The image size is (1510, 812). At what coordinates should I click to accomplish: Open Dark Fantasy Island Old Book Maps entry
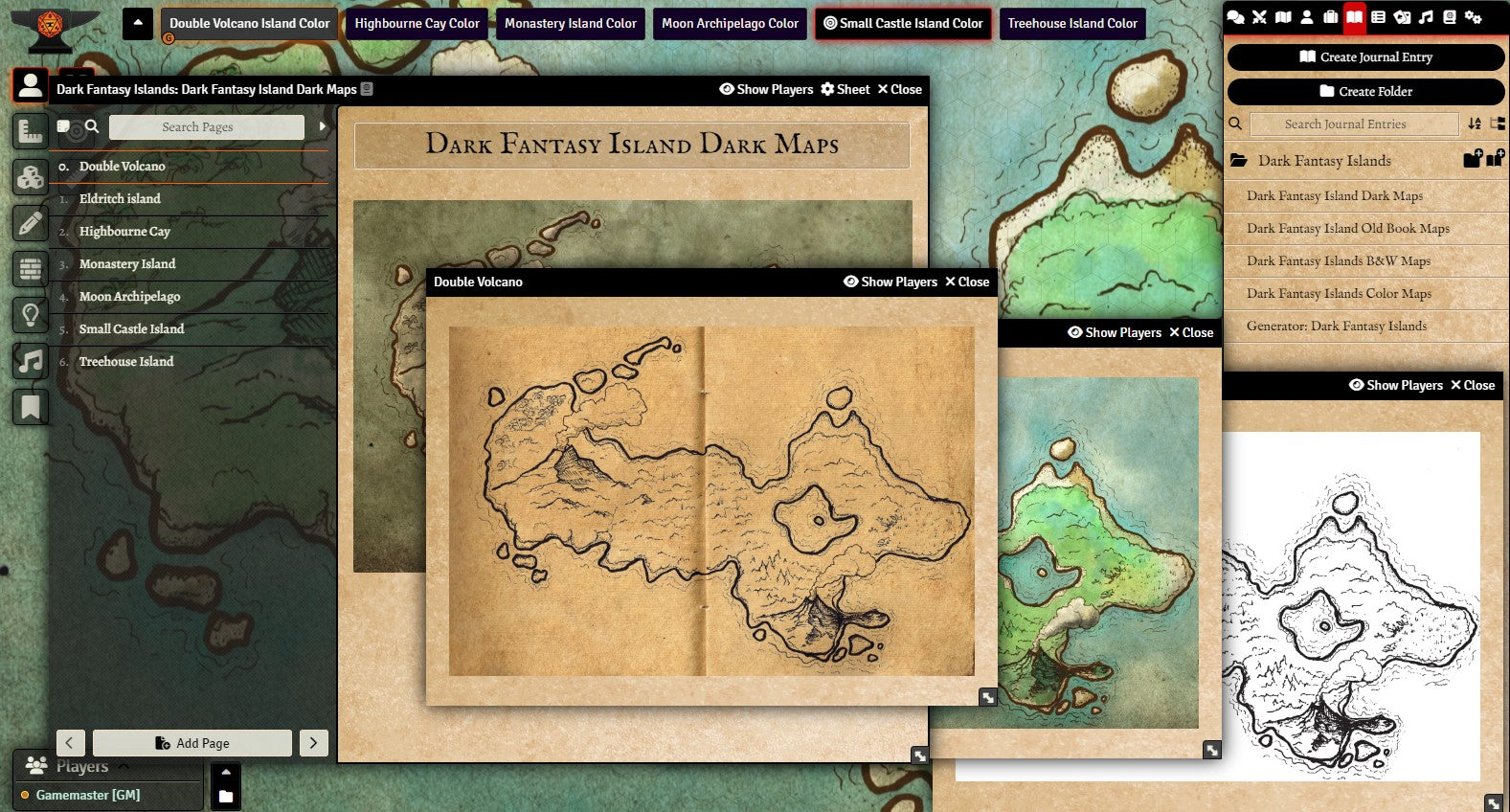click(1347, 229)
